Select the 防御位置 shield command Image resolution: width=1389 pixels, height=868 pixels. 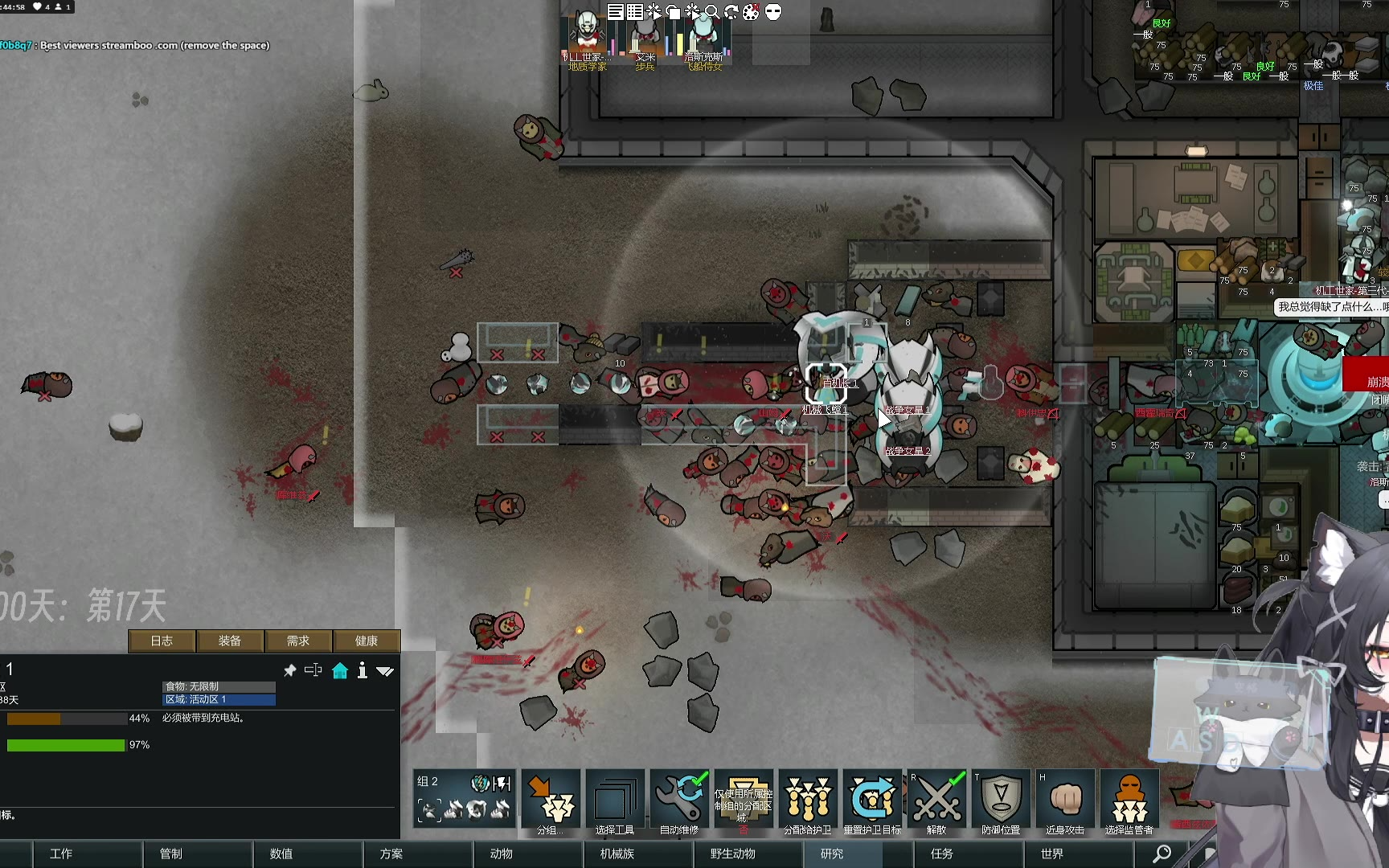(1001, 801)
